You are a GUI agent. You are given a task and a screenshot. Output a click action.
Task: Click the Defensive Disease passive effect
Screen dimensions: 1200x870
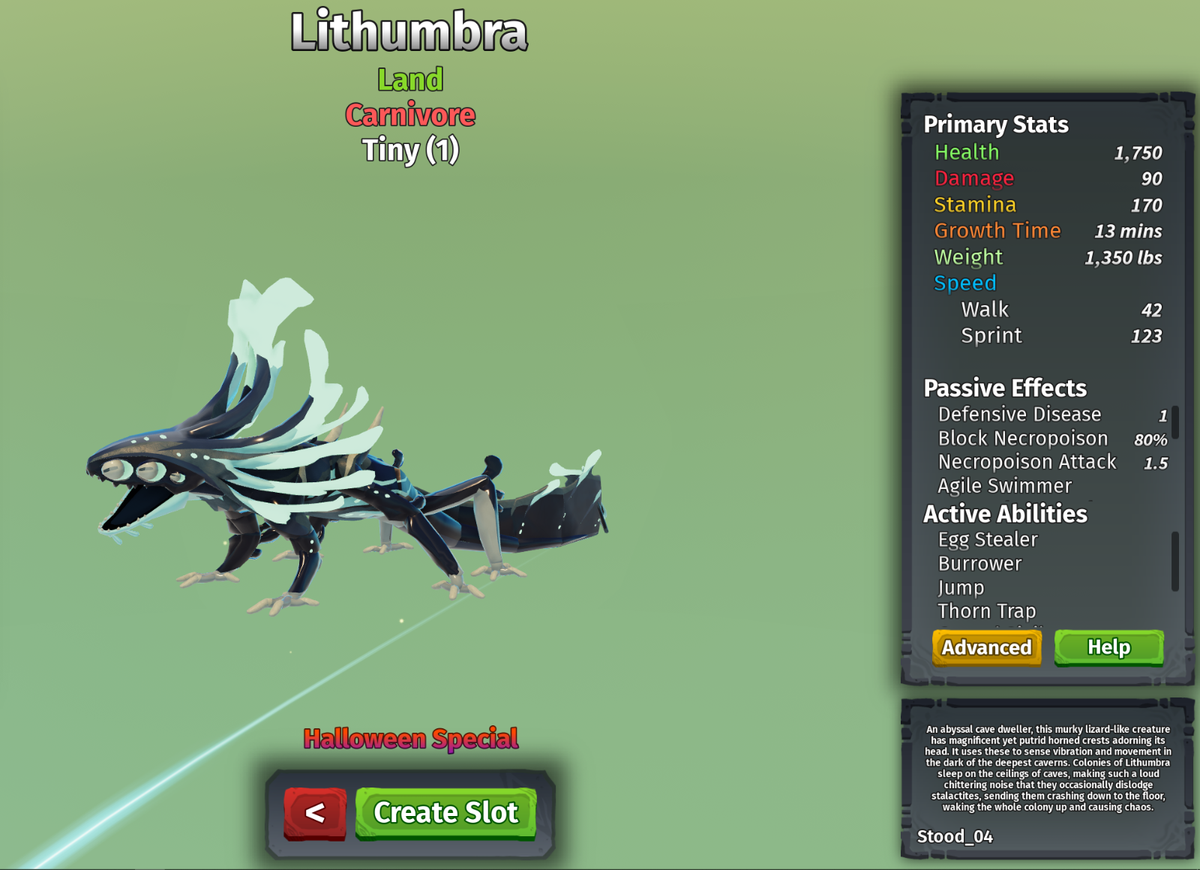pyautogui.click(x=1019, y=414)
